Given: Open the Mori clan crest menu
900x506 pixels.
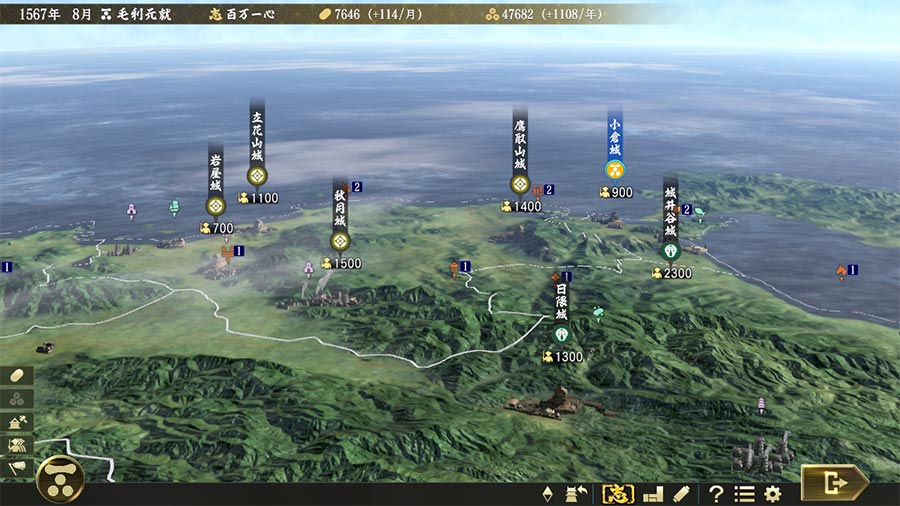Looking at the screenshot, I should (60, 479).
